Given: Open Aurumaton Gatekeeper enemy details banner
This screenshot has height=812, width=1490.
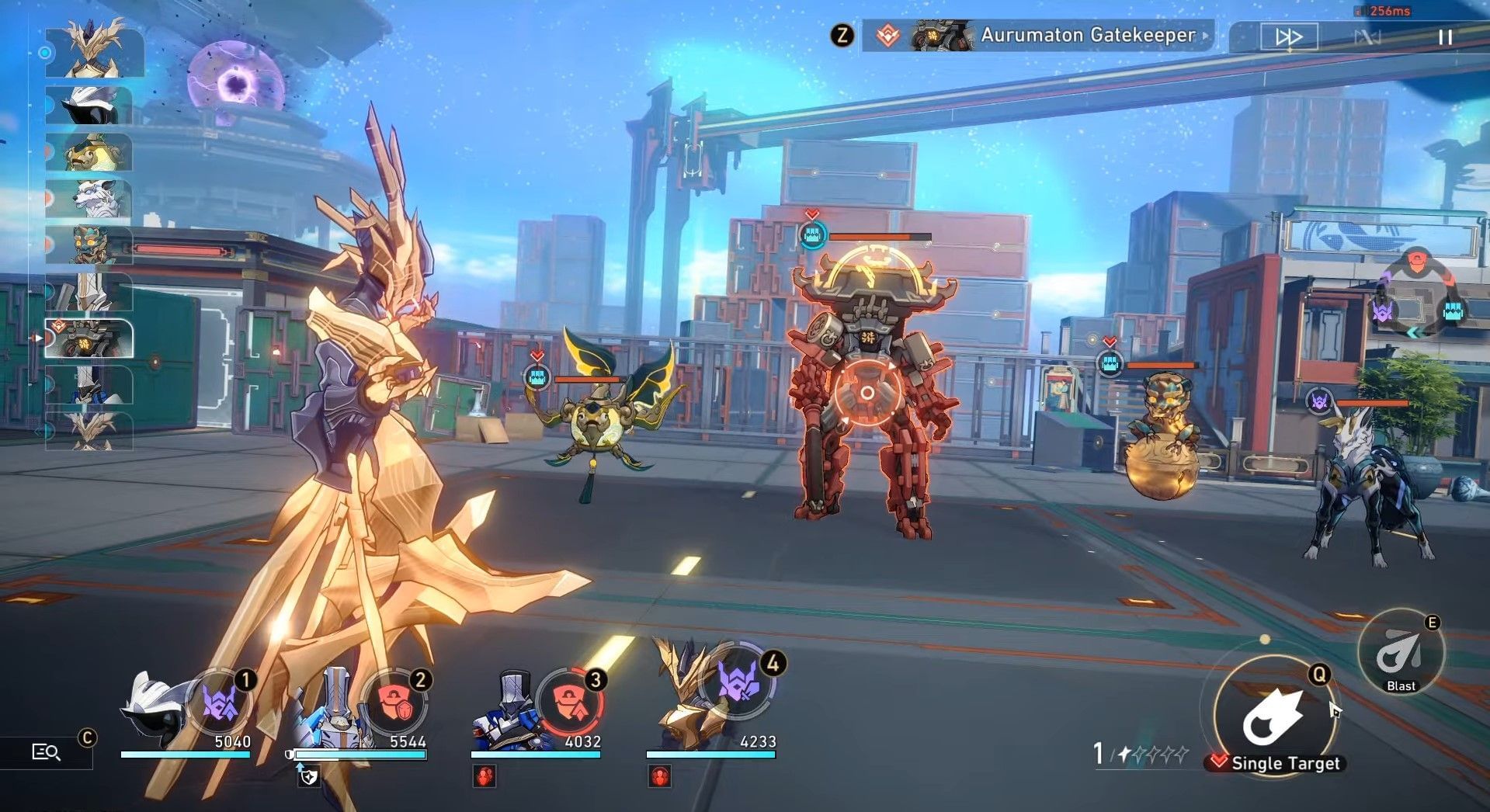Looking at the screenshot, I should coord(1038,36).
